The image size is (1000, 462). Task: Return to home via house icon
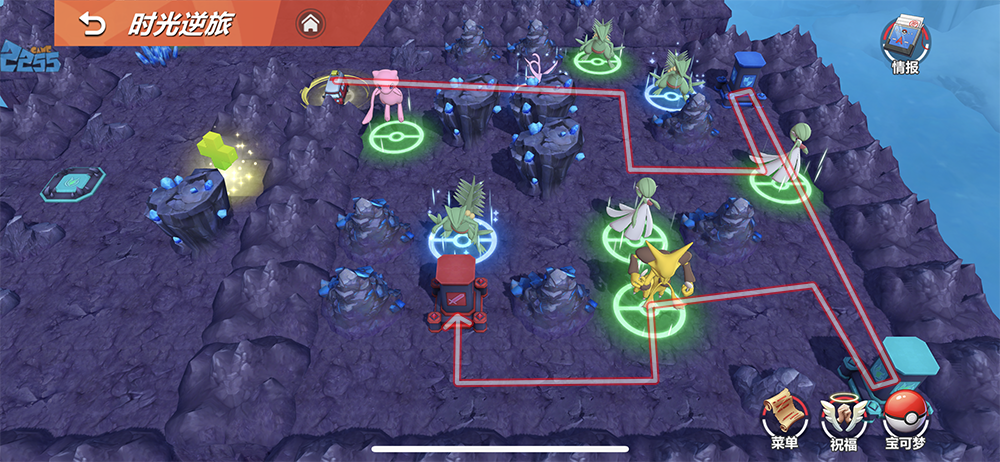(x=310, y=22)
